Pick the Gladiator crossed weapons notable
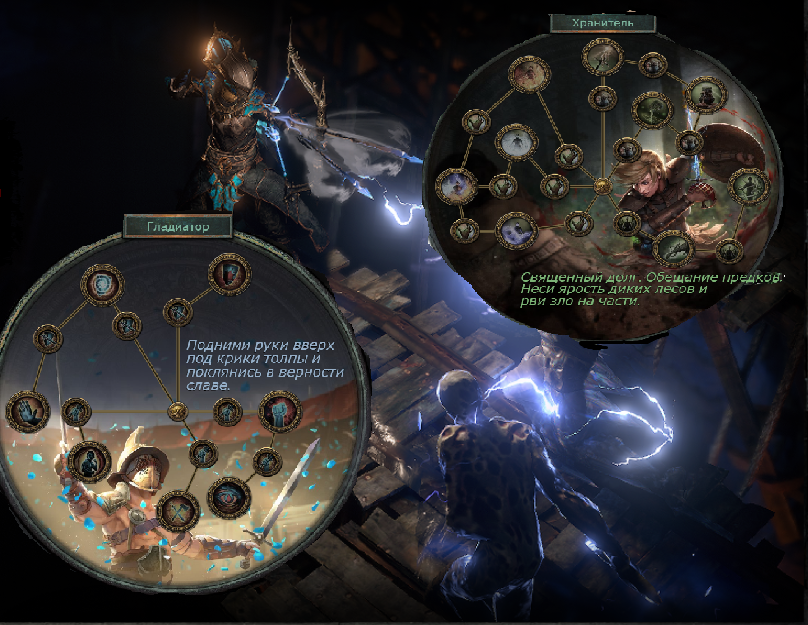 (178, 509)
